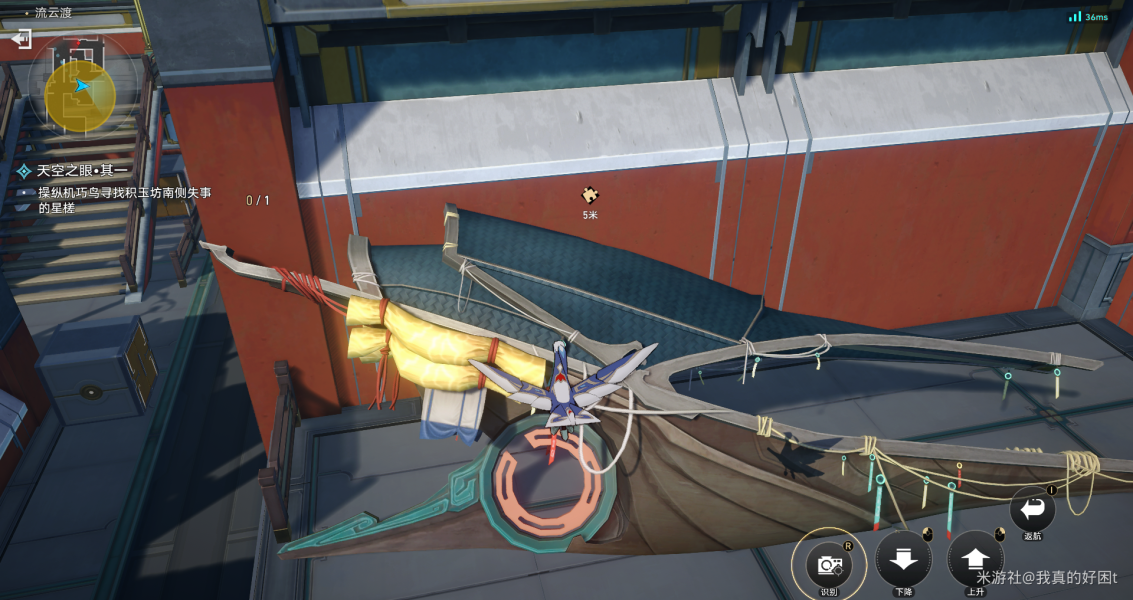Screen dimensions: 1133x600
Task: Tap the 下降 descend arrow button
Action: 903,561
